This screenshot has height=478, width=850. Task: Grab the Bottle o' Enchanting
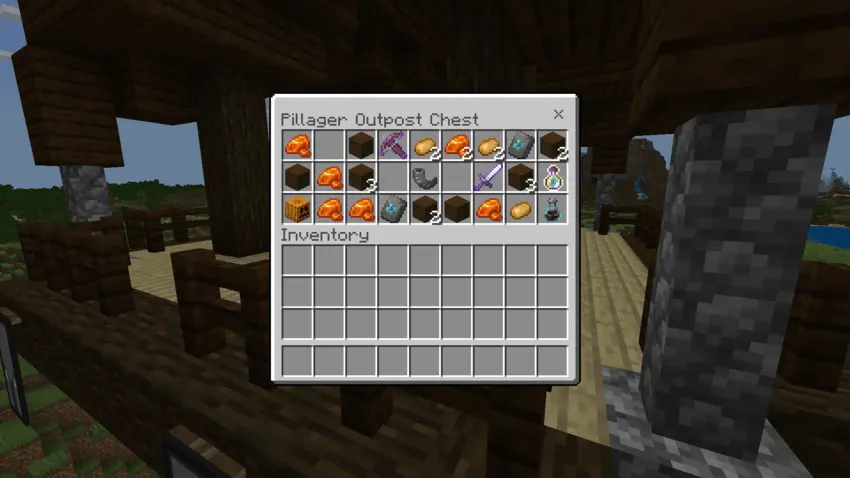tap(552, 178)
